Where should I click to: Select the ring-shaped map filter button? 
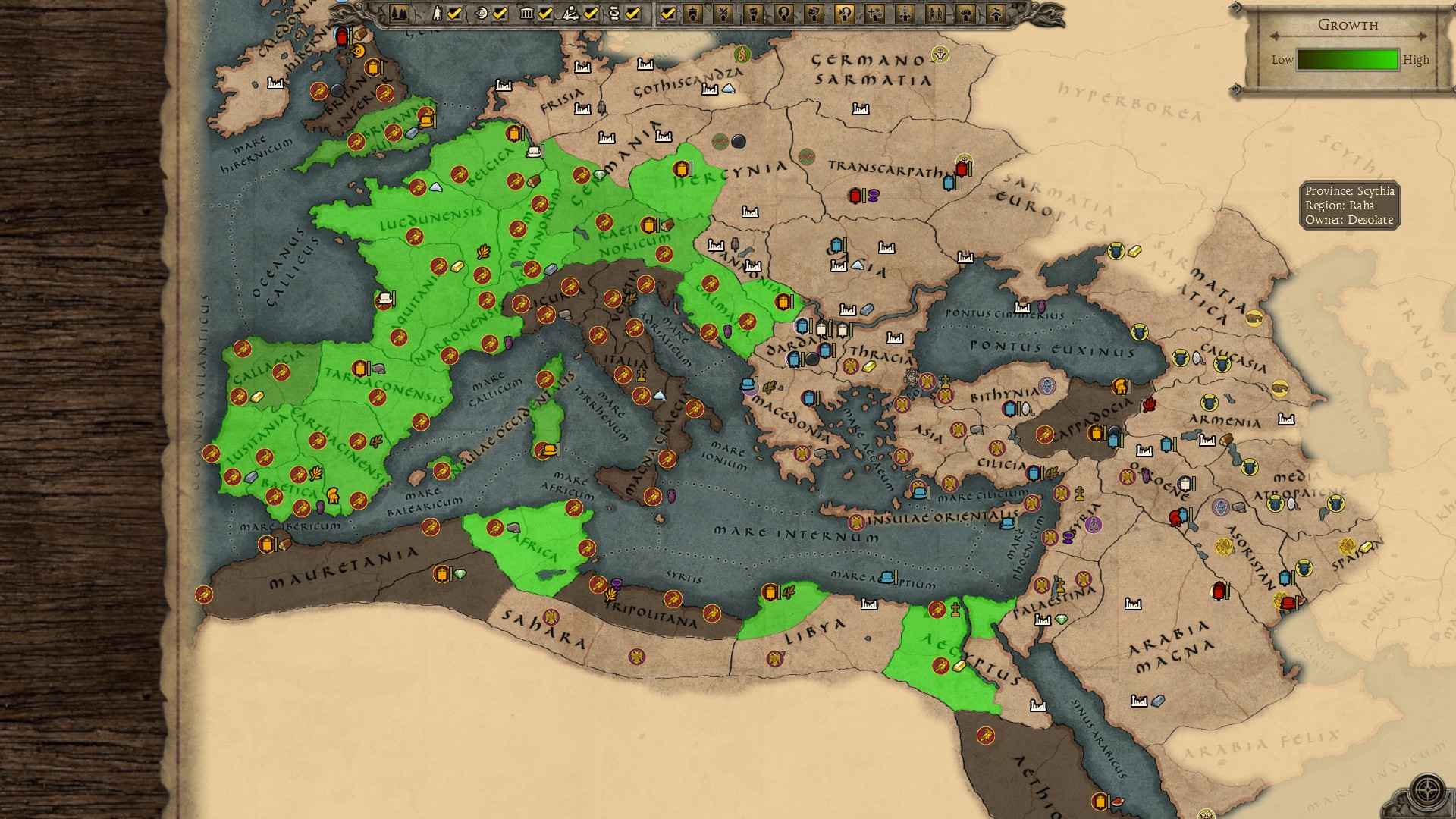pyautogui.click(x=783, y=13)
